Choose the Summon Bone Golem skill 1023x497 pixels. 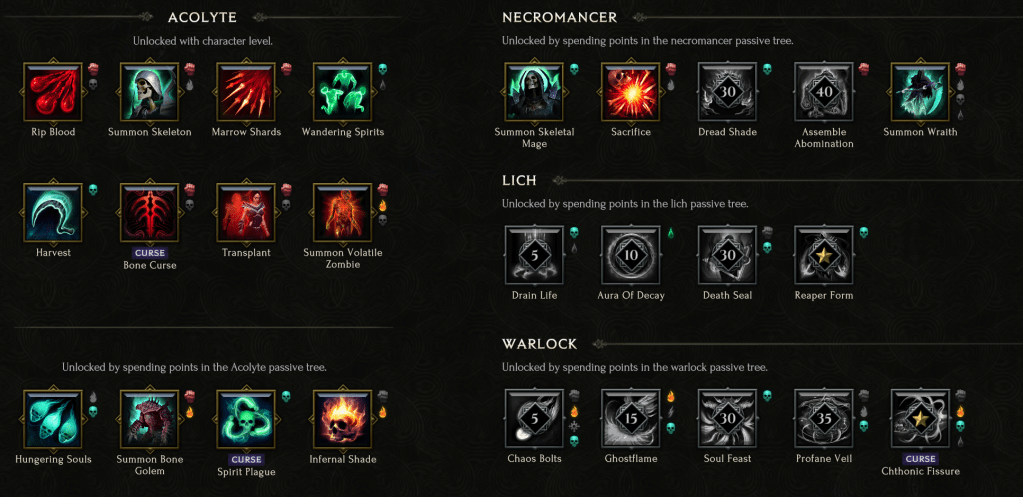[x=149, y=420]
